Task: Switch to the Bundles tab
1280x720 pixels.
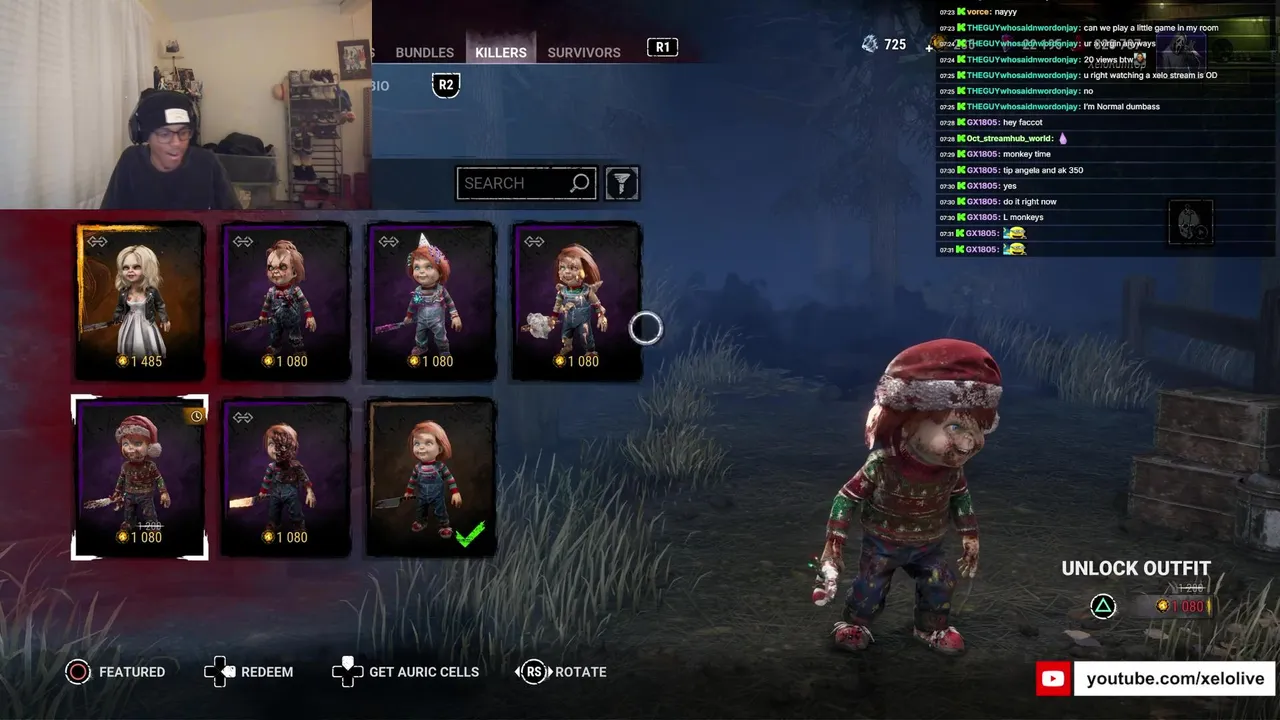Action: (x=424, y=52)
